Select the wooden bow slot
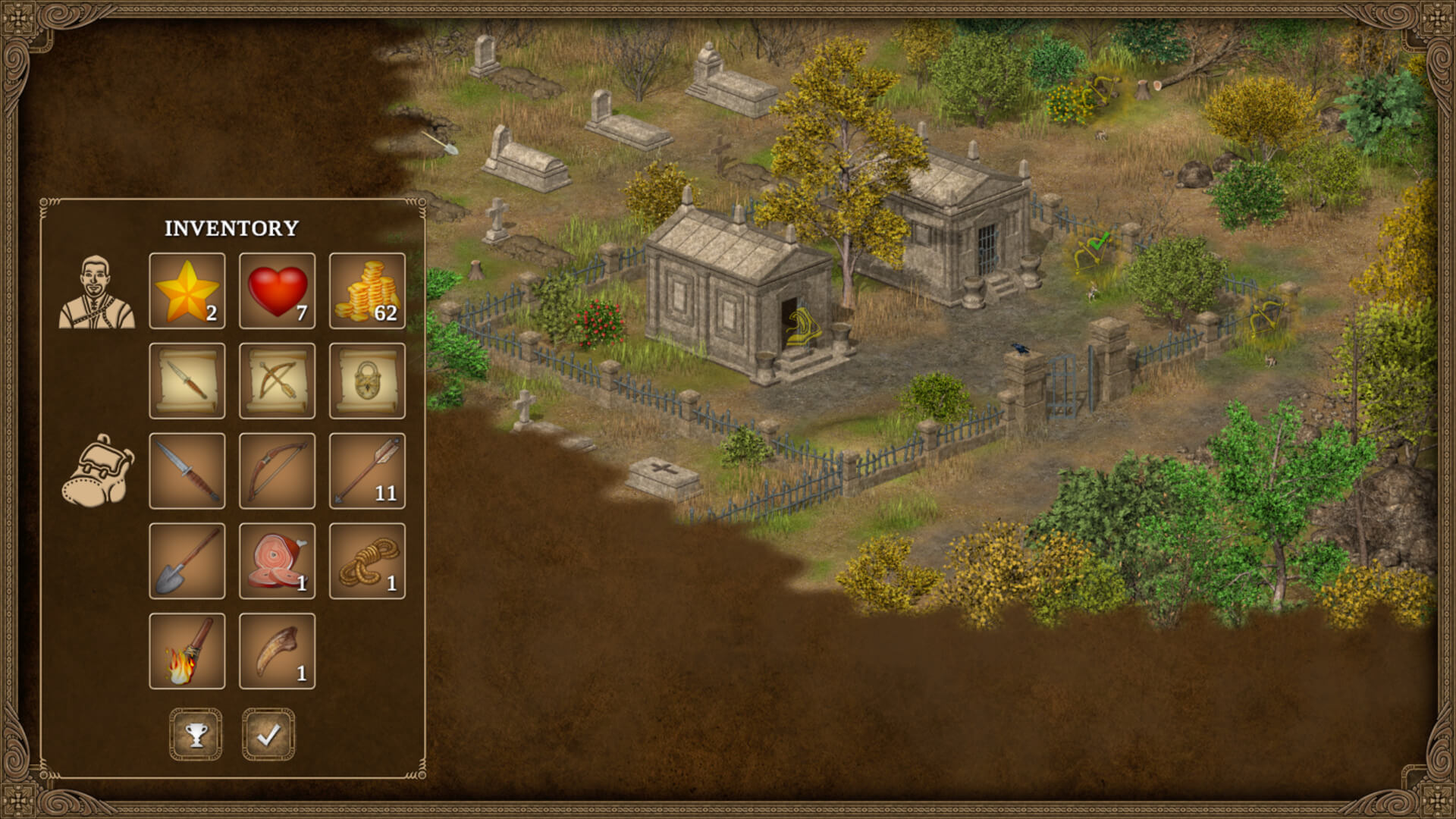 [x=277, y=471]
